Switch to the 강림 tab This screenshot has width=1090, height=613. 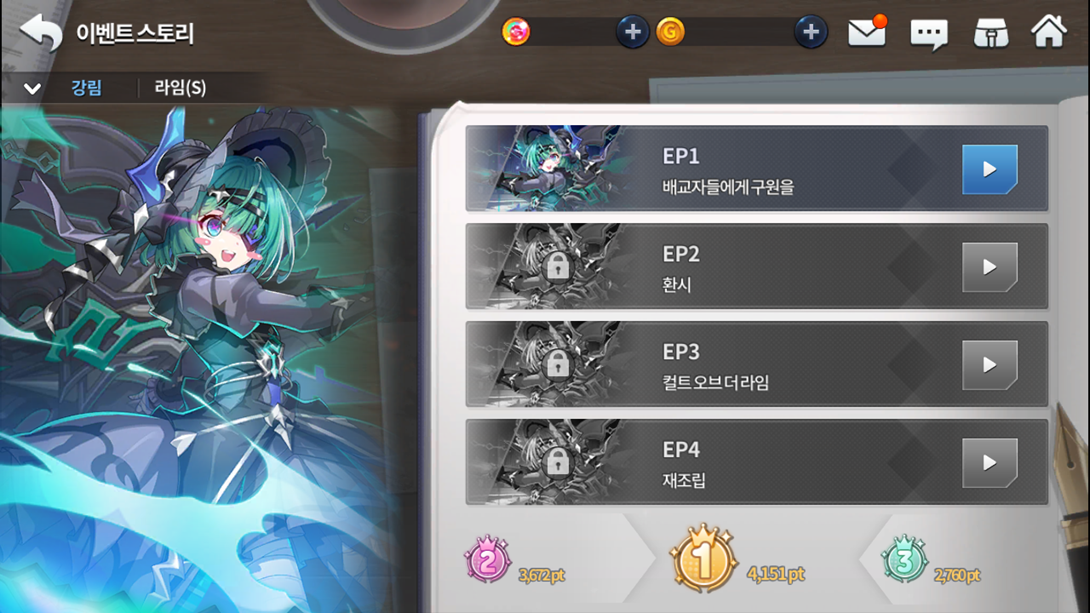[x=87, y=88]
